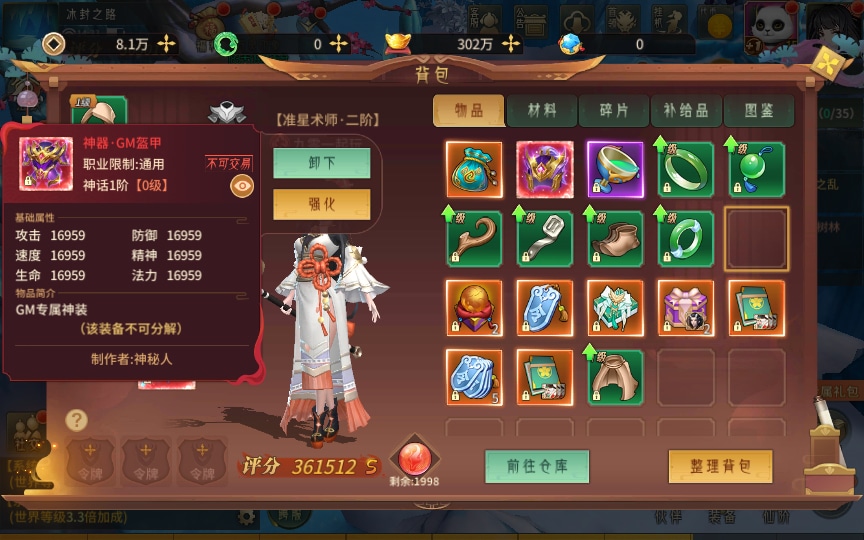The height and width of the screenshot is (540, 864).
Task: Go to the warehouse via 前往仓库
Action: 537,465
